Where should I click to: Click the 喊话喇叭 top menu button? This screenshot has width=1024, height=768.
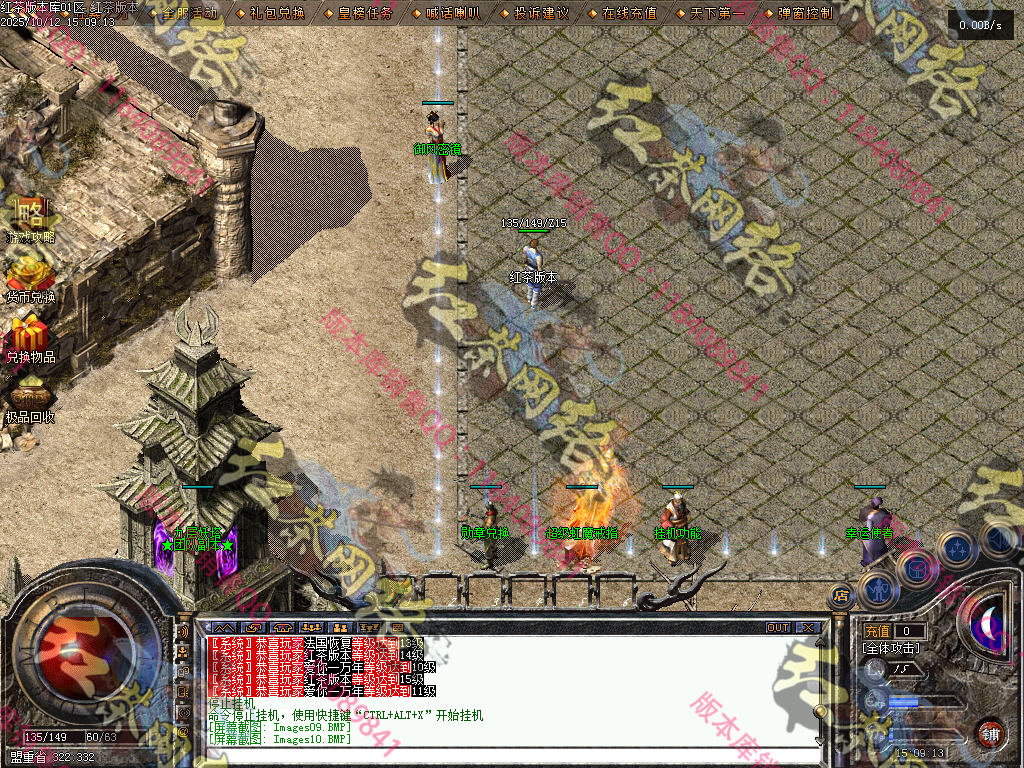(x=452, y=14)
